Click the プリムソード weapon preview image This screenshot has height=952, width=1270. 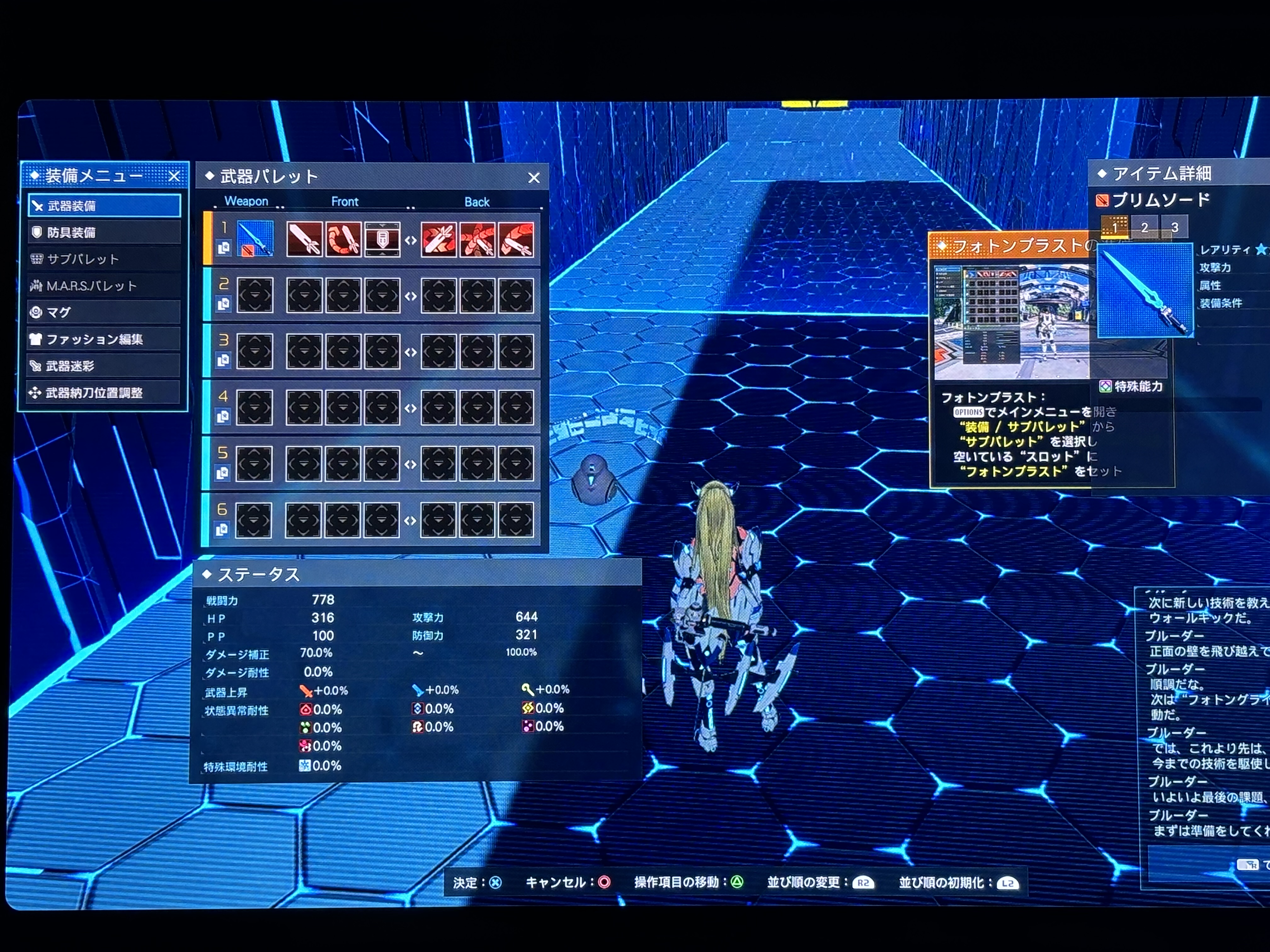click(1145, 290)
